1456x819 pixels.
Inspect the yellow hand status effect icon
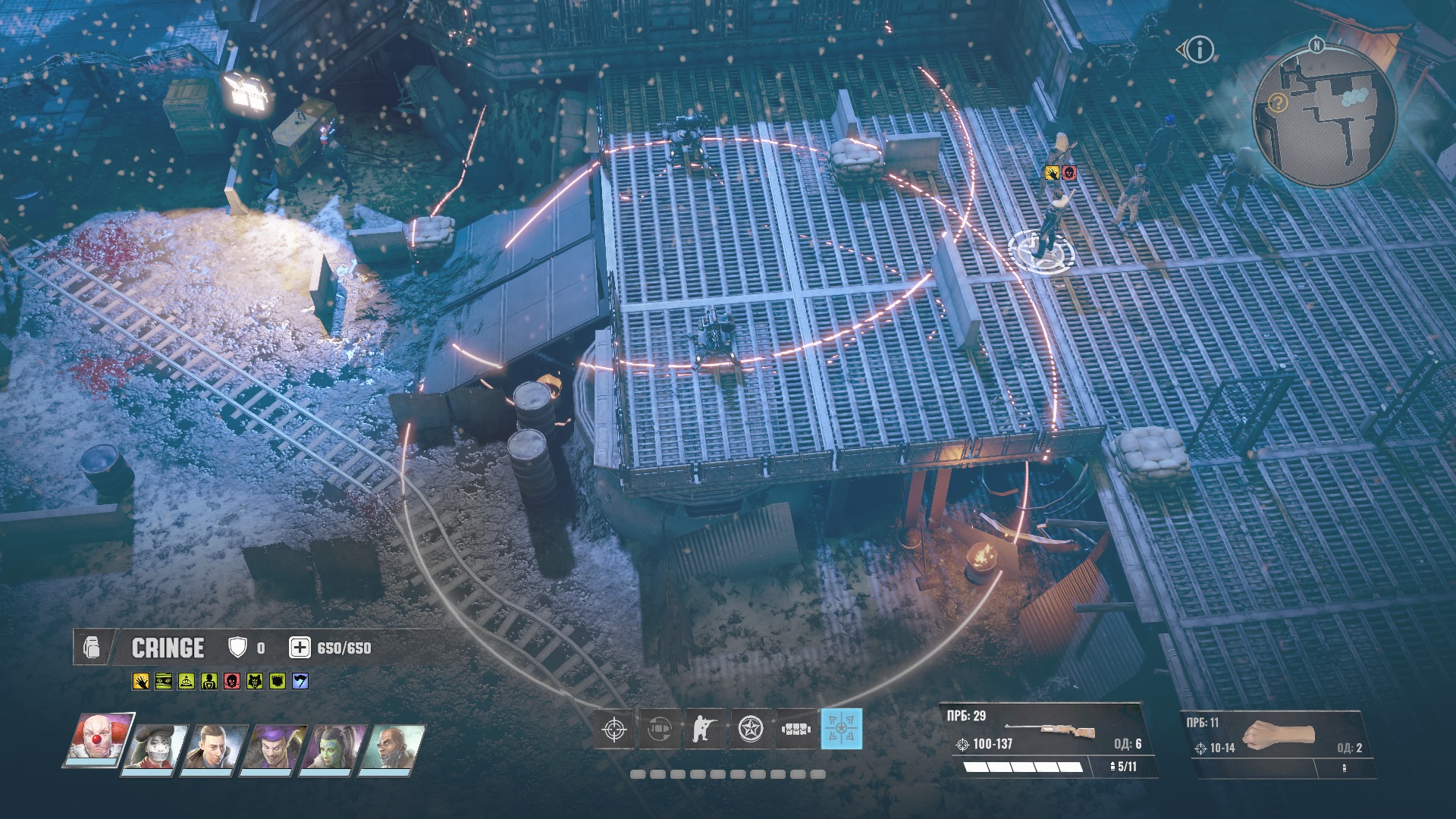pyautogui.click(x=140, y=682)
